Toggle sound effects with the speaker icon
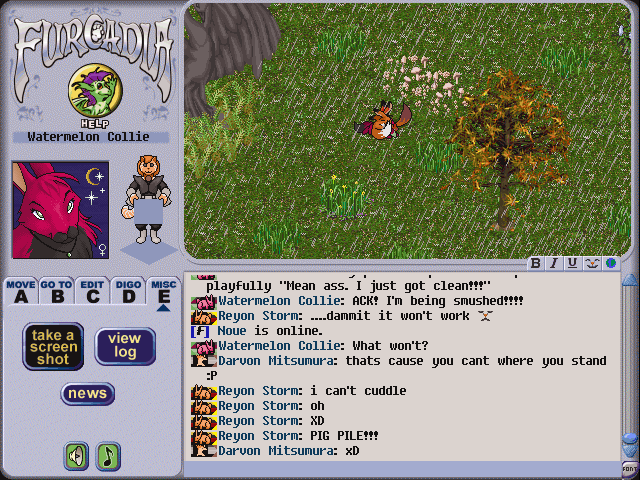This screenshot has height=480, width=640. coord(76,456)
